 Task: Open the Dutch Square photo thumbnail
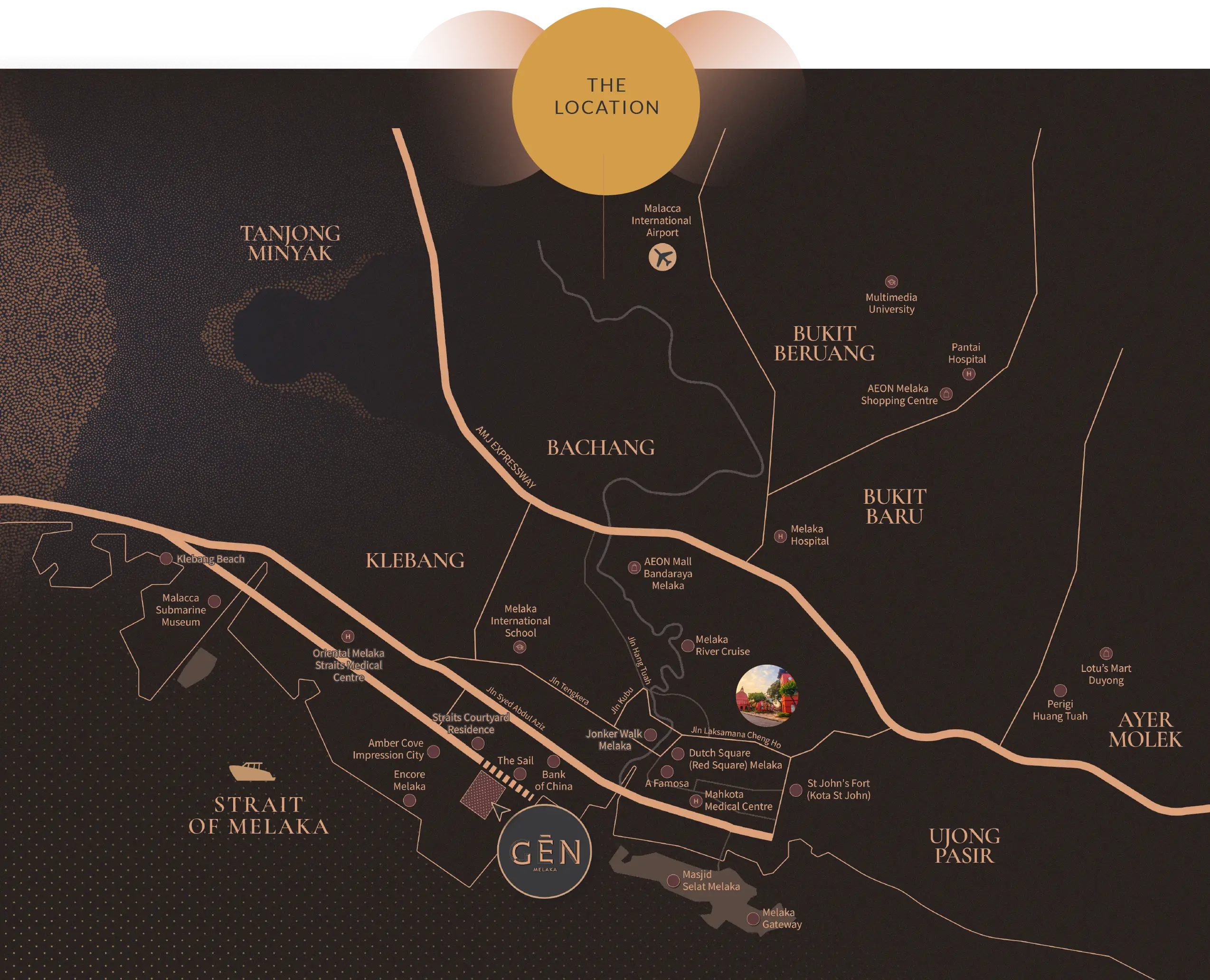point(767,696)
